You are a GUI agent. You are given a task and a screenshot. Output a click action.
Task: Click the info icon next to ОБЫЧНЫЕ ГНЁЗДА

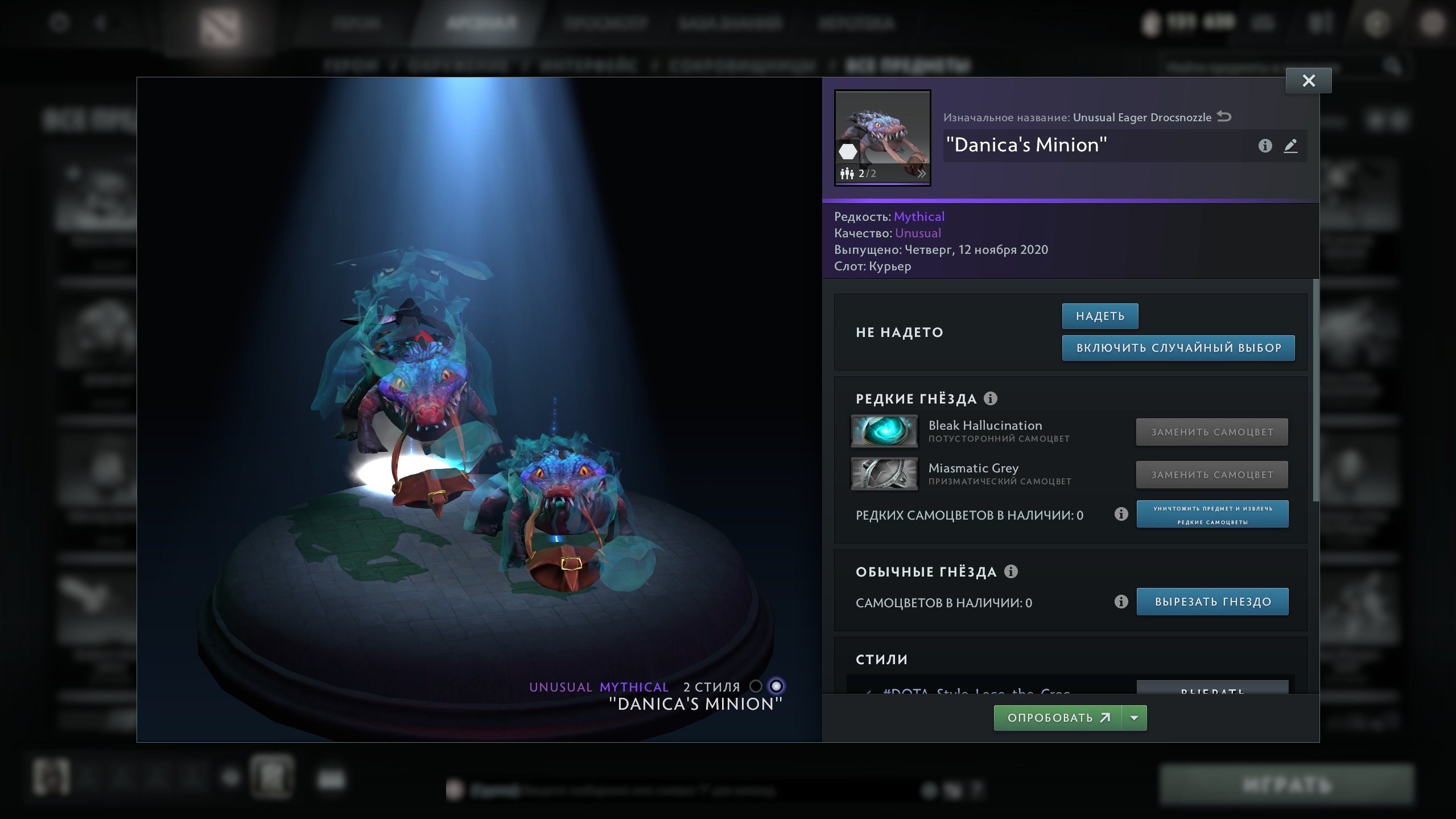pos(1011,571)
